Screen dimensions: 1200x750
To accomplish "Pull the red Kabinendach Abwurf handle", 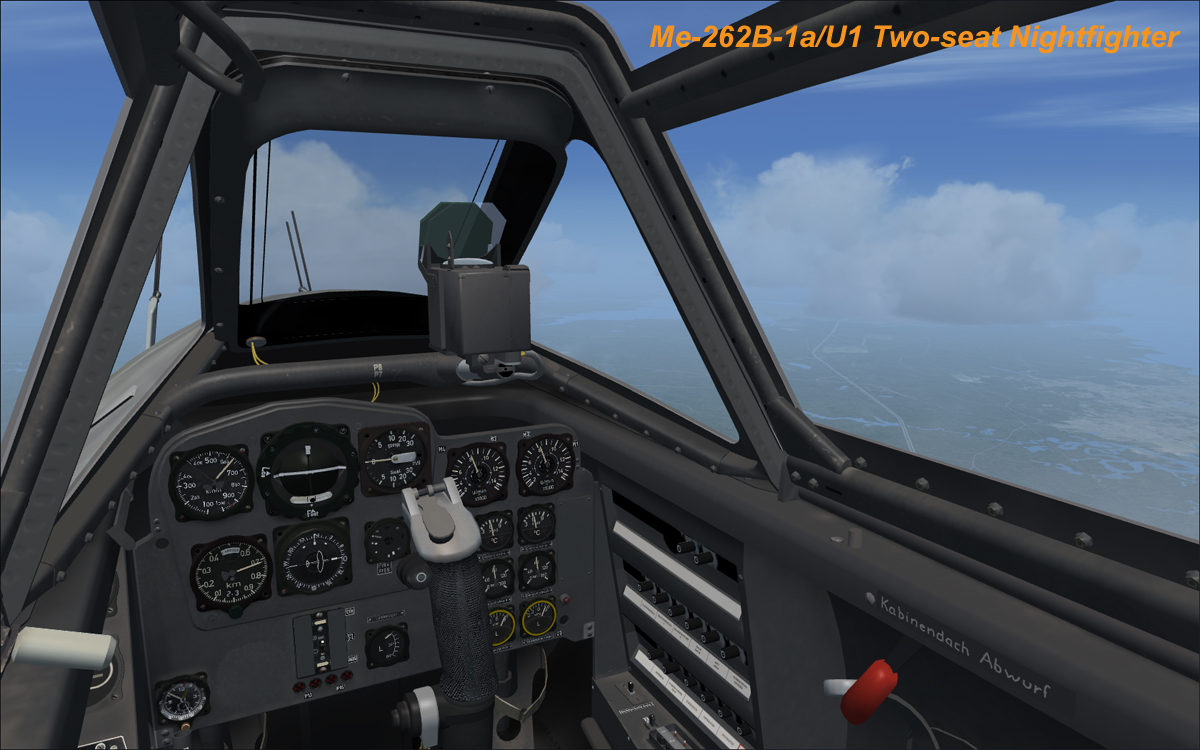I will click(x=863, y=691).
